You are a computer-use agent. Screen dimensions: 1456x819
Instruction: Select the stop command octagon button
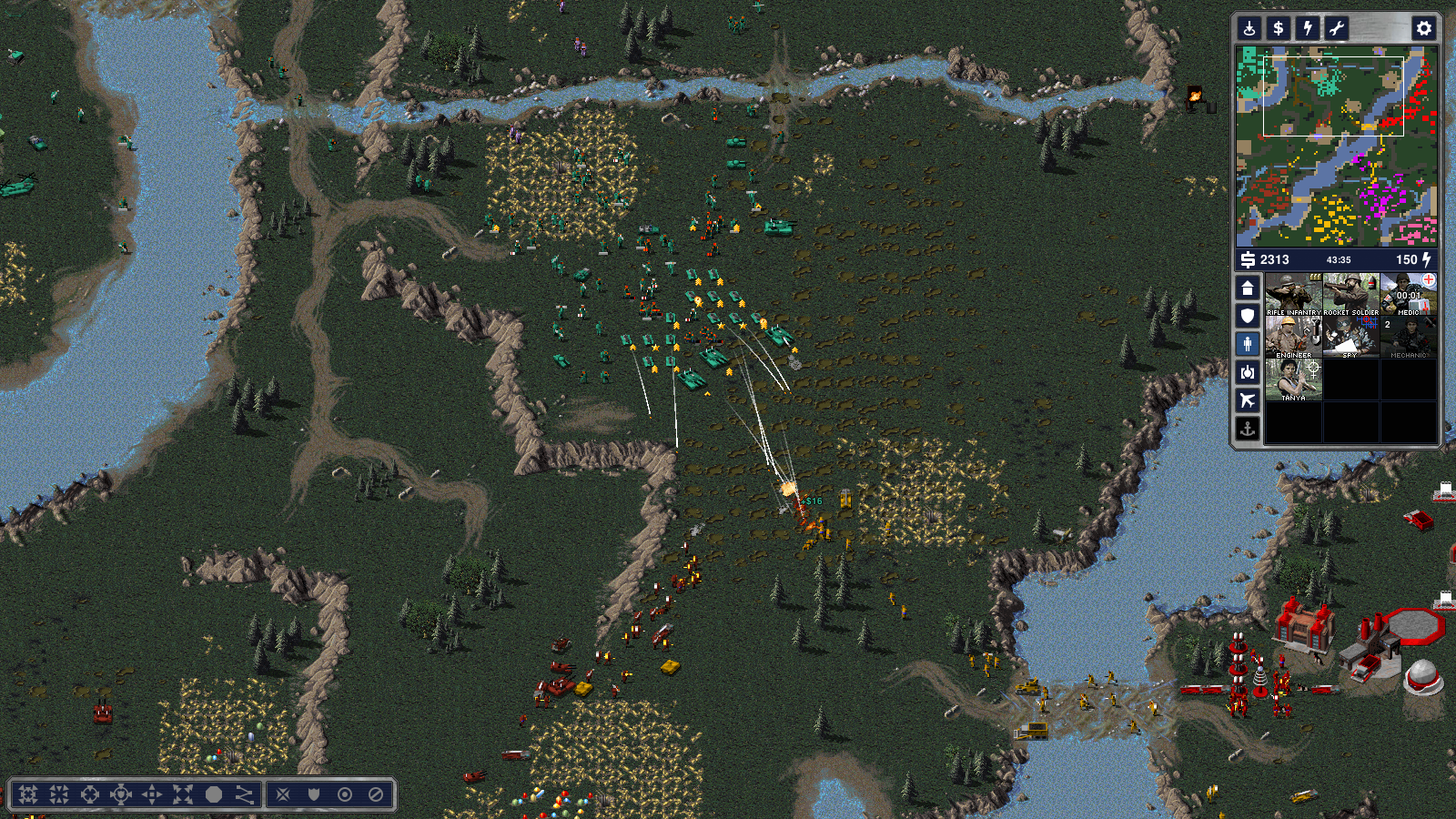(214, 794)
